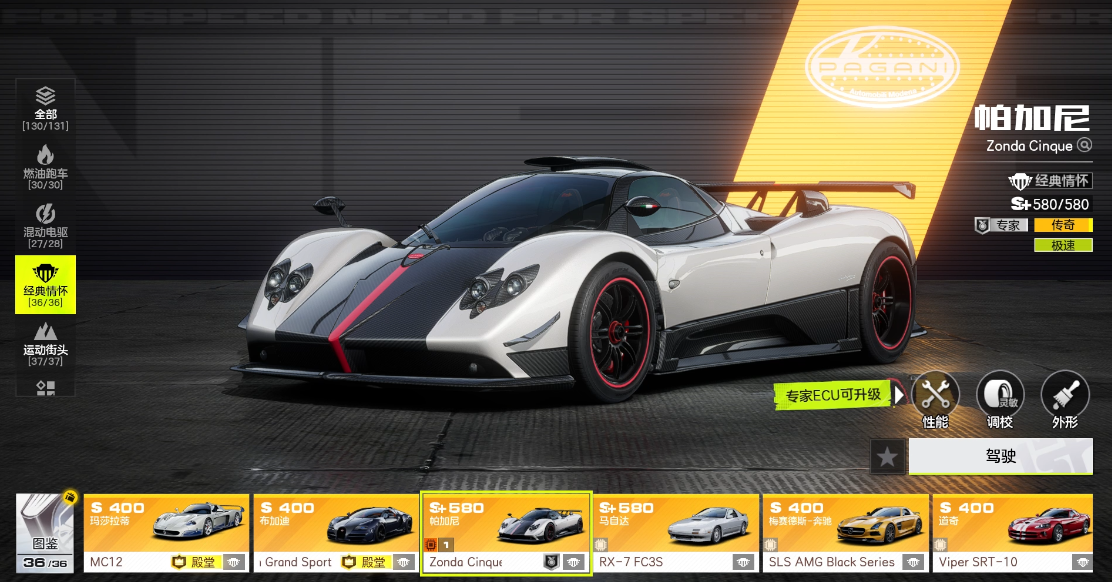This screenshot has width=1112, height=582.
Task: Select the 经典情怀 category tab
Action: [x=45, y=284]
